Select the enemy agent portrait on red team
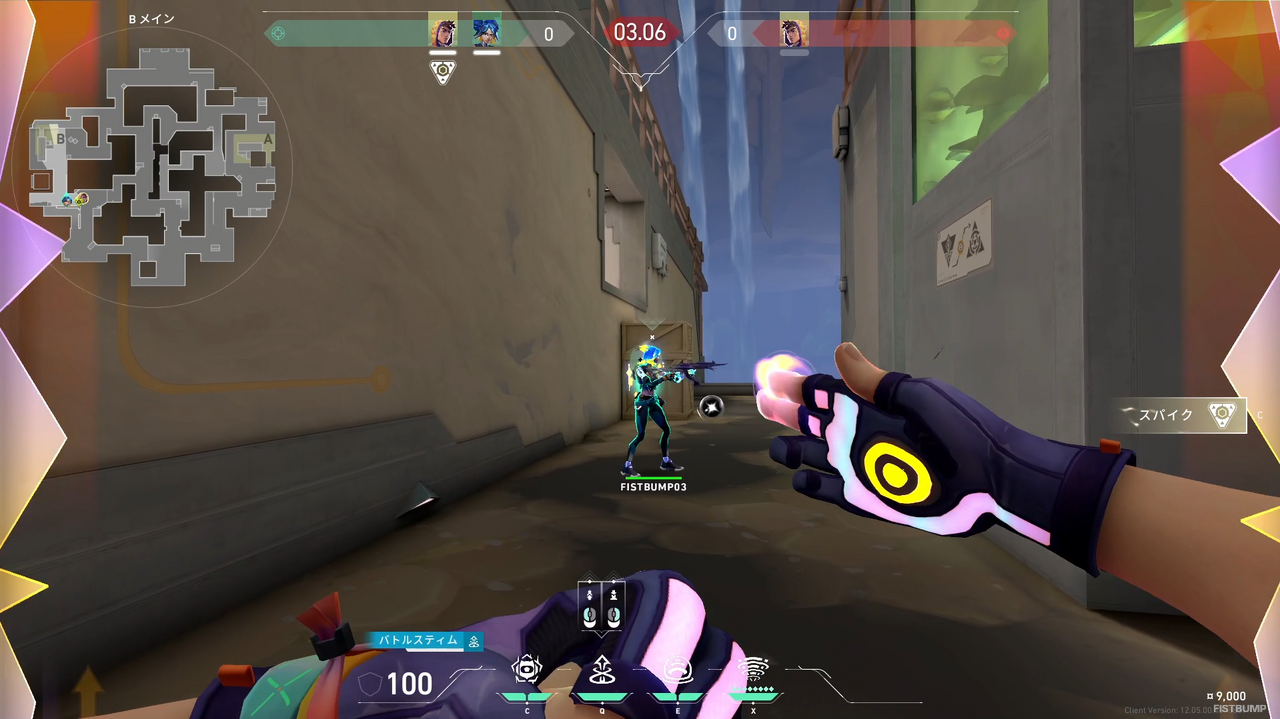The height and width of the screenshot is (719, 1280). (x=794, y=31)
